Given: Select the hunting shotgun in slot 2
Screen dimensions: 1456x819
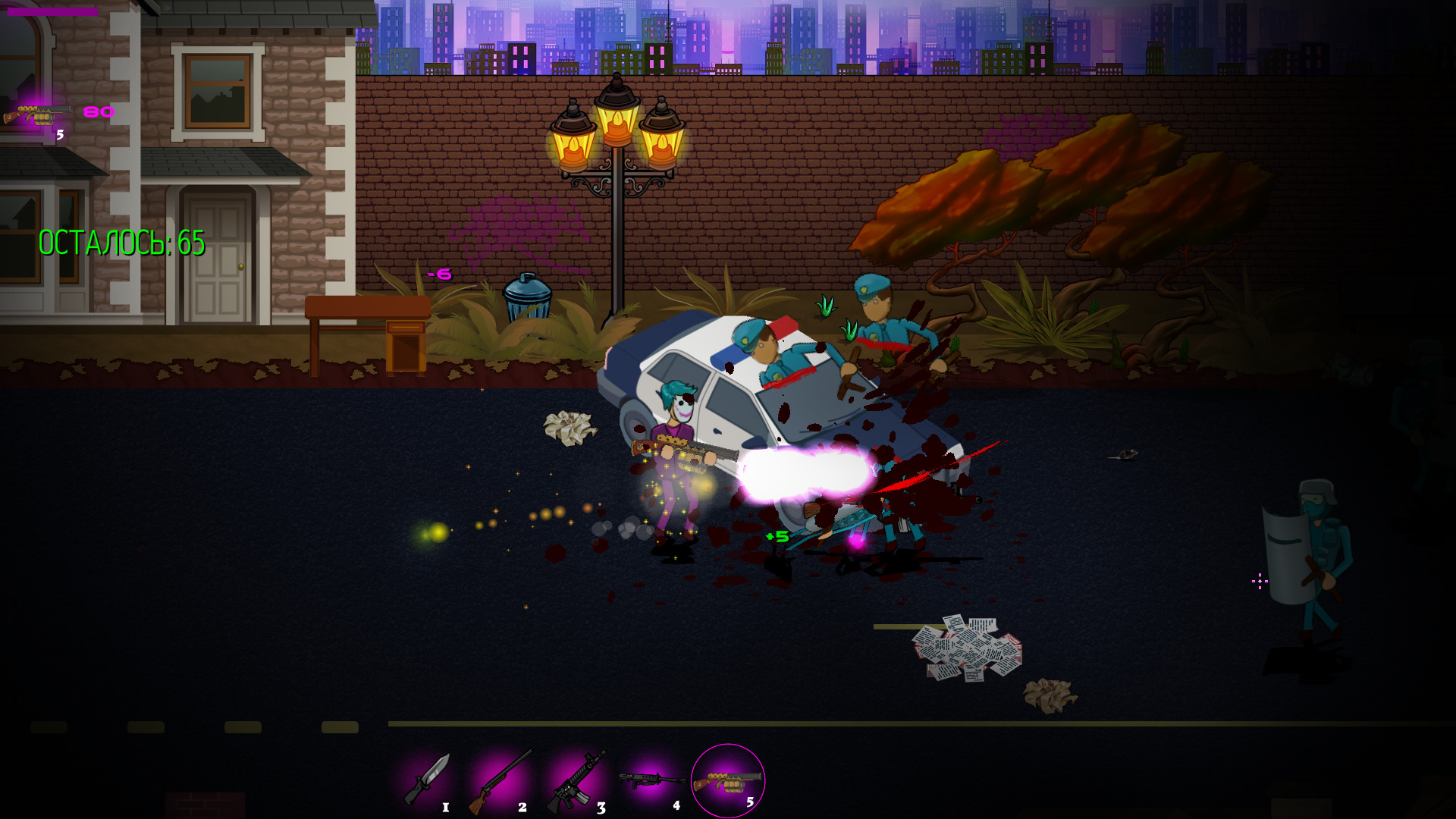Looking at the screenshot, I should (x=500, y=777).
